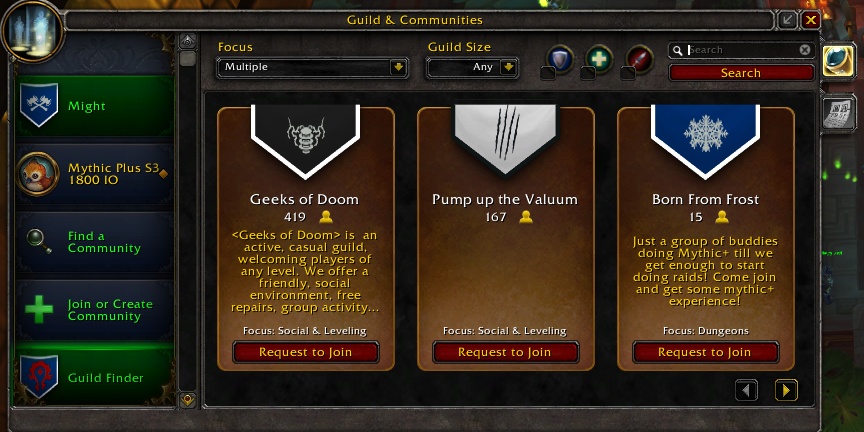This screenshot has height=432, width=864.
Task: Toggle the tank role shield filter
Action: pyautogui.click(x=559, y=59)
